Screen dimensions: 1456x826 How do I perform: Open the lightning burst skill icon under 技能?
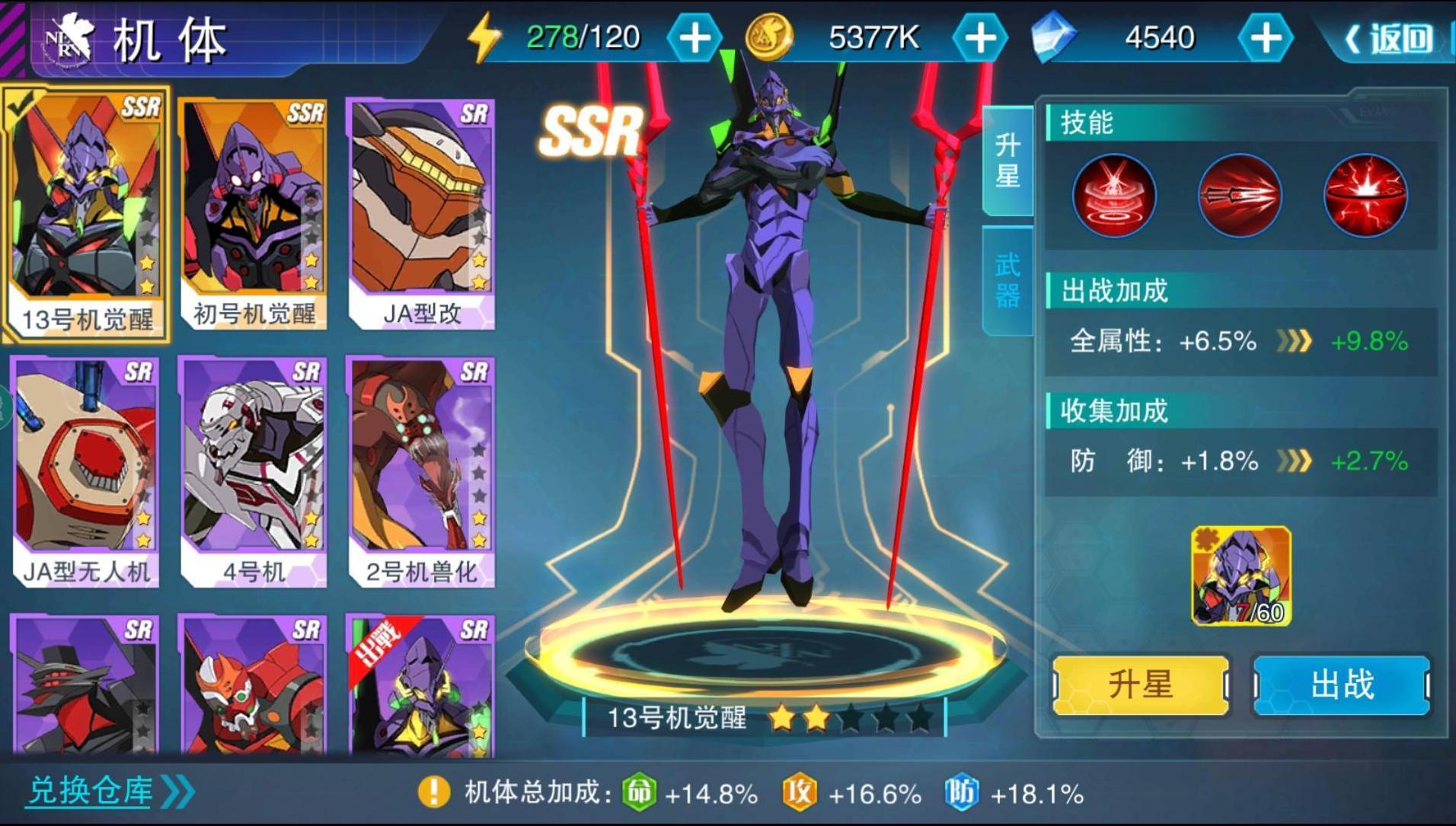1365,196
